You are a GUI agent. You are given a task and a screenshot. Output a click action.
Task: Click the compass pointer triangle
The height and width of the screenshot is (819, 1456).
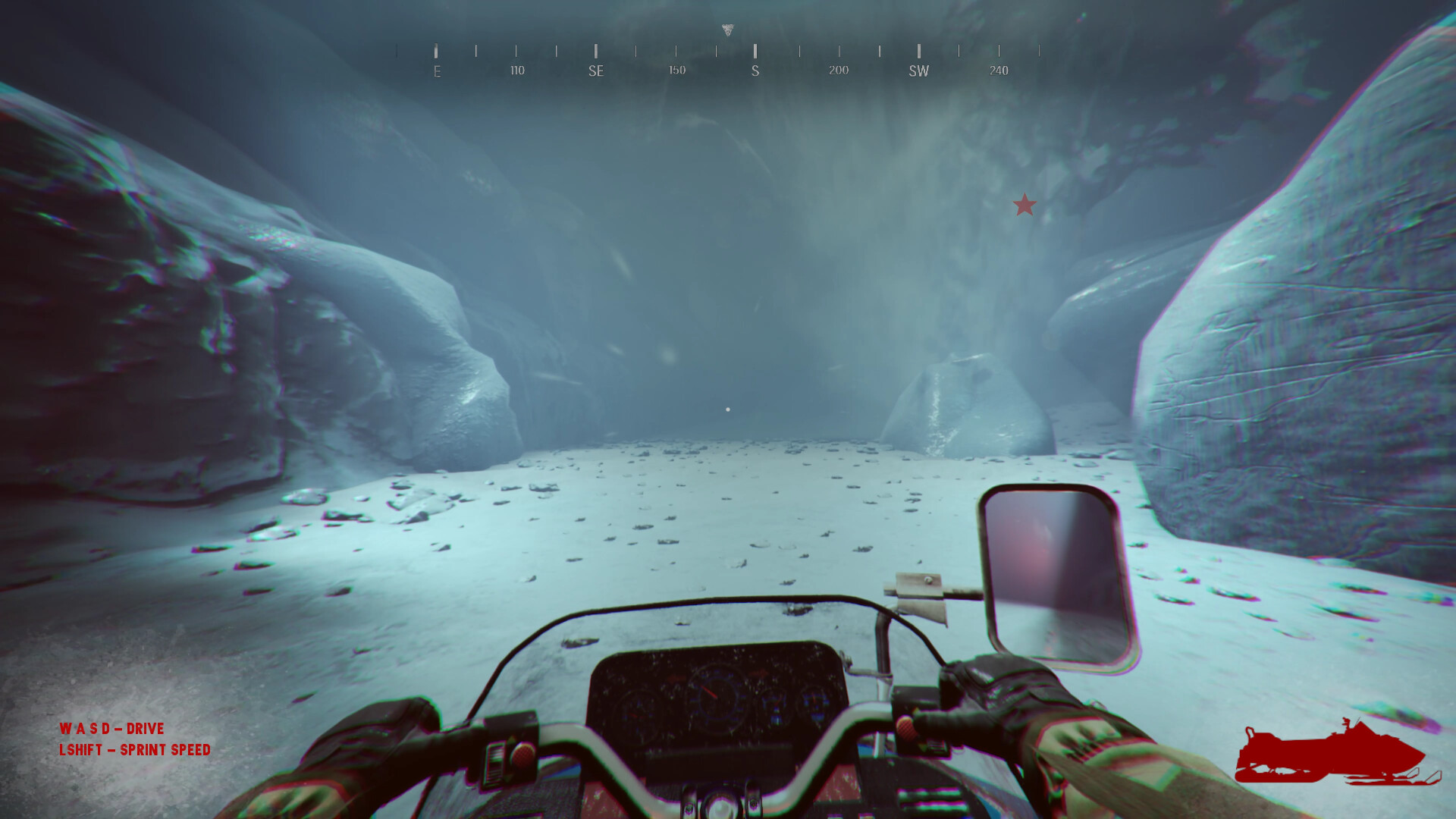point(727,28)
